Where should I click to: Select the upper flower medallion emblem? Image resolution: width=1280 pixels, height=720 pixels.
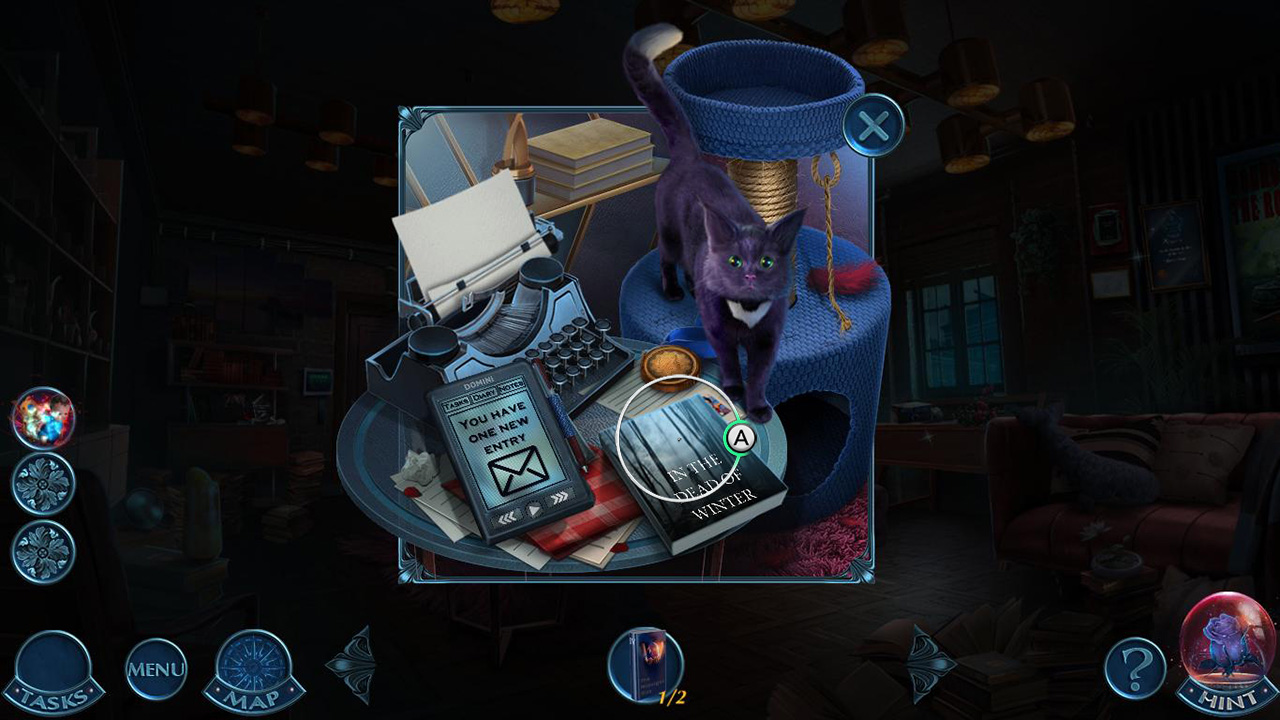[x=42, y=483]
